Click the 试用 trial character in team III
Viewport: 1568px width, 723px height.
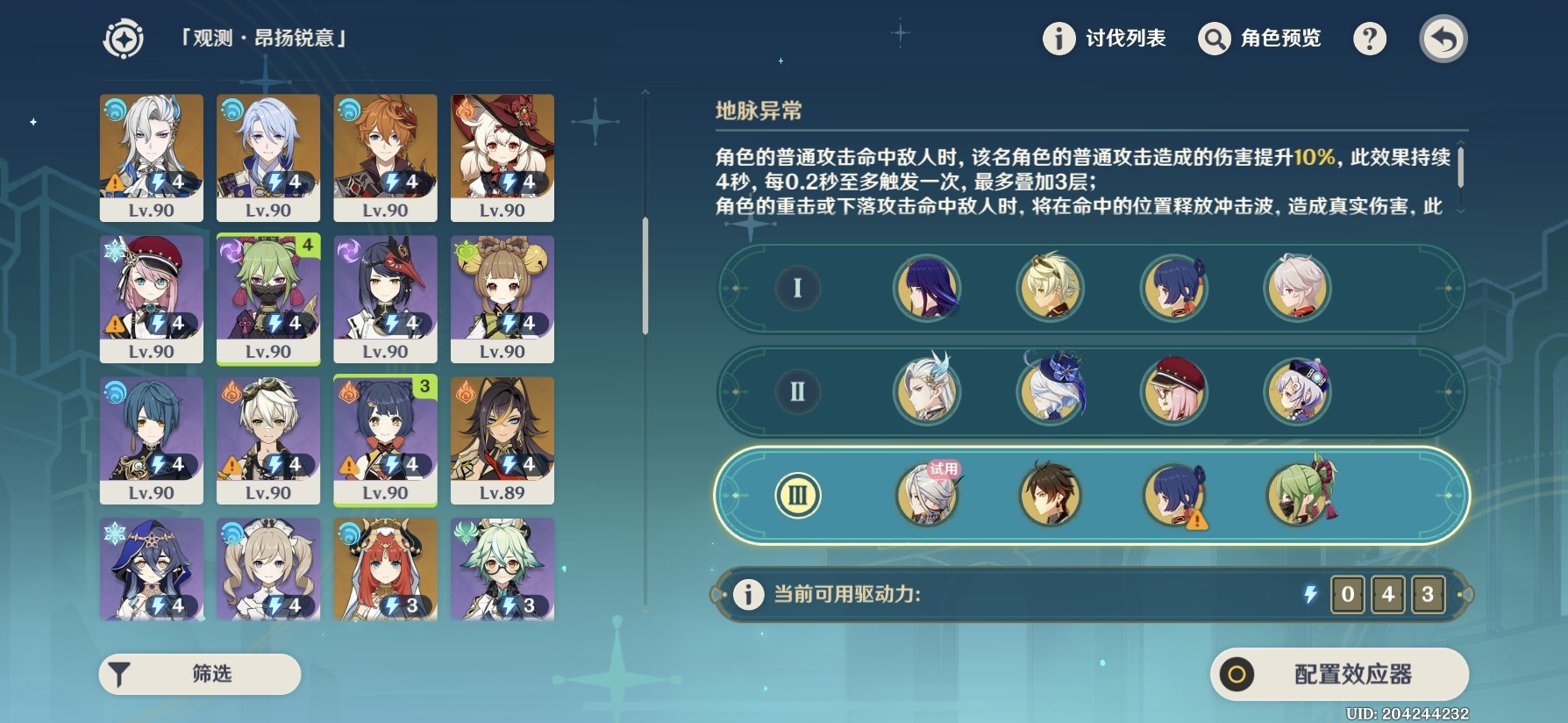tap(927, 495)
